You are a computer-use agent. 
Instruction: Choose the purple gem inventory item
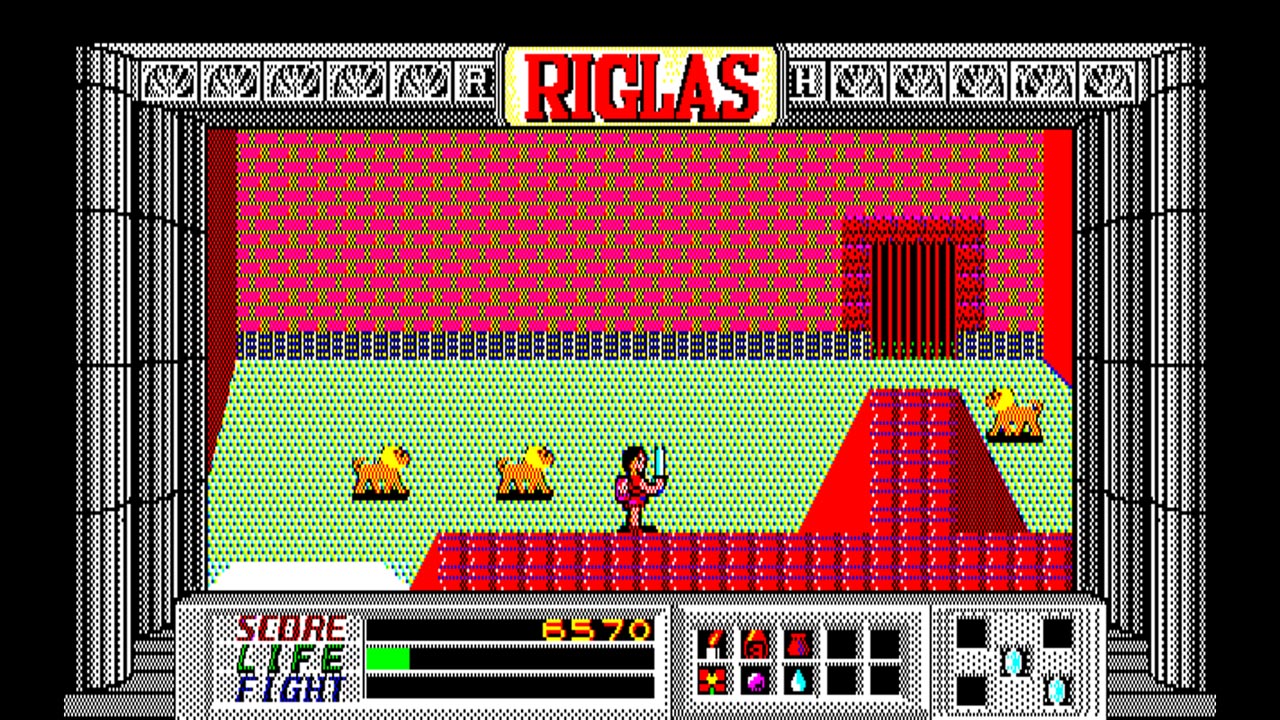click(x=754, y=680)
